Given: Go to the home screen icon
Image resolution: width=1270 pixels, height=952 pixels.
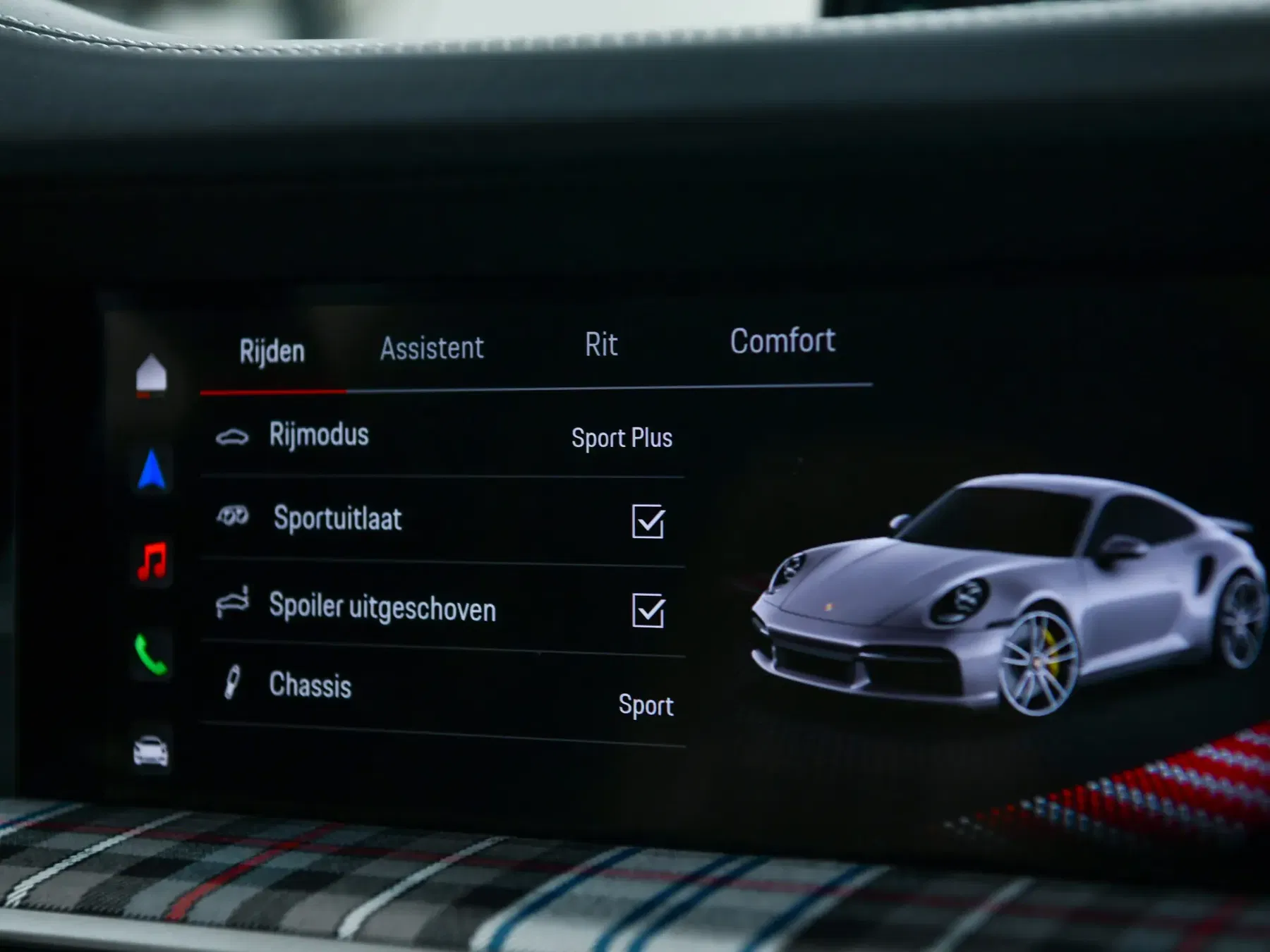Looking at the screenshot, I should (x=151, y=374).
